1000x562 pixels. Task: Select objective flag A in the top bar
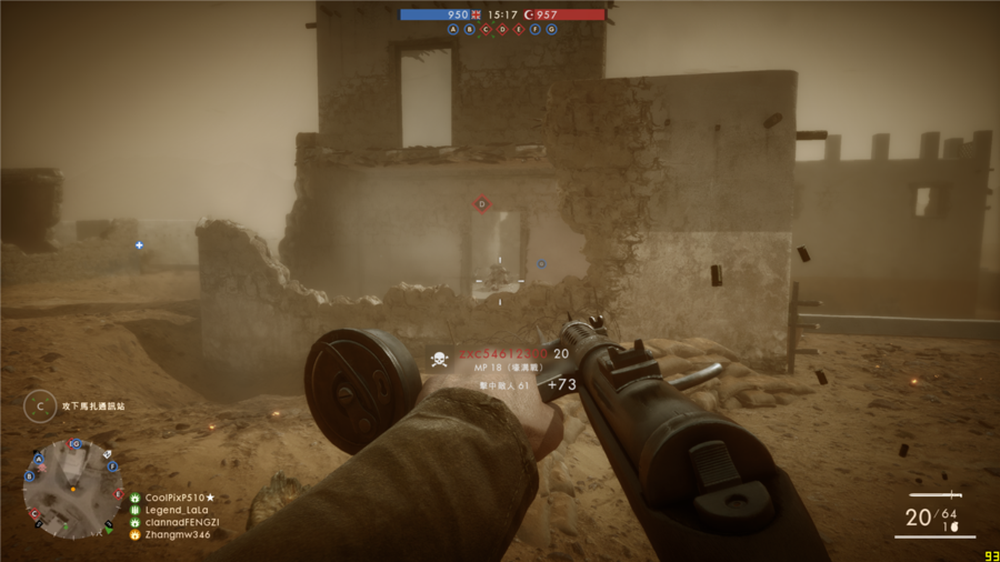[x=454, y=30]
